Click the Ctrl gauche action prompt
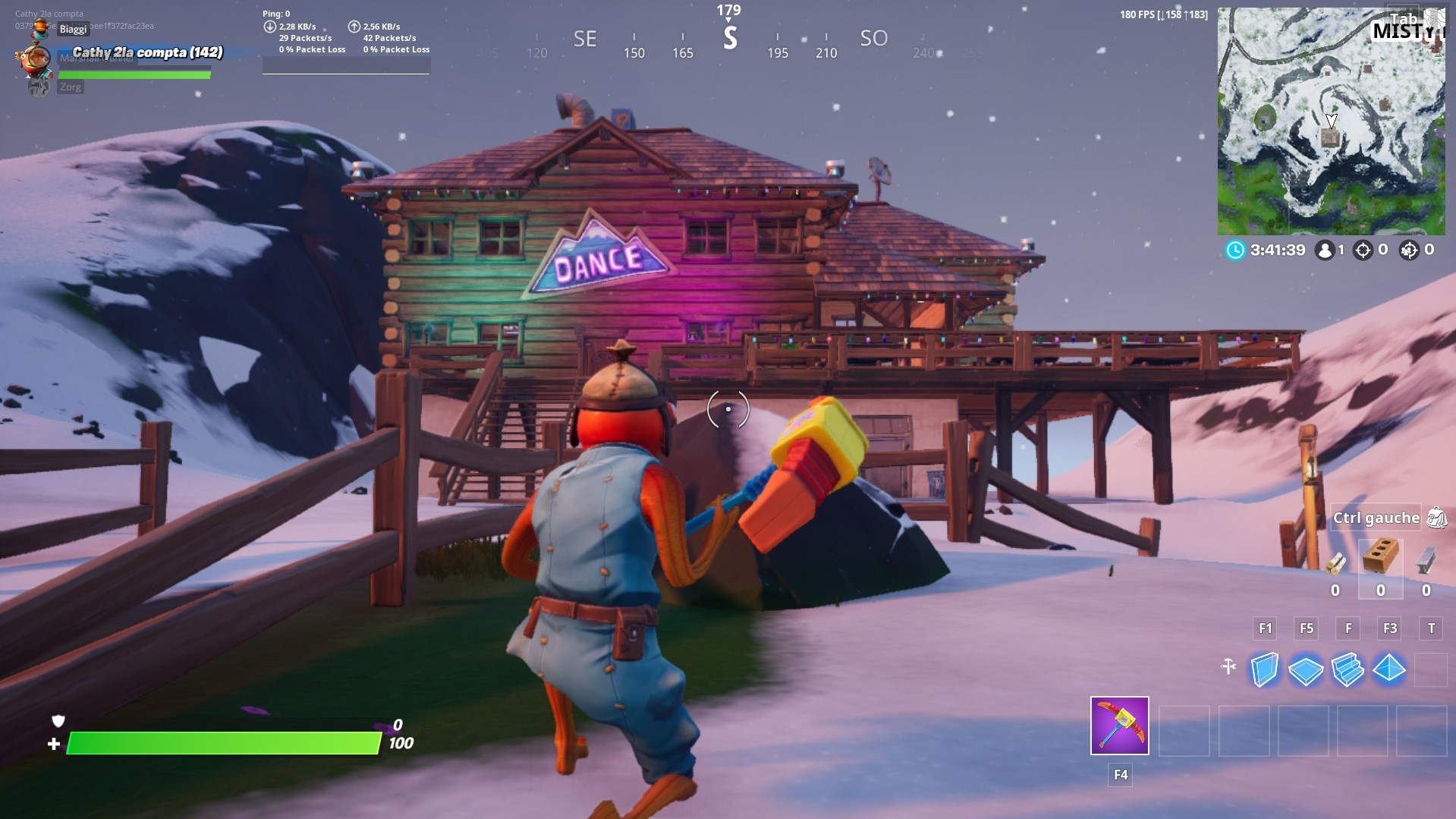Image resolution: width=1456 pixels, height=819 pixels. tap(1376, 517)
